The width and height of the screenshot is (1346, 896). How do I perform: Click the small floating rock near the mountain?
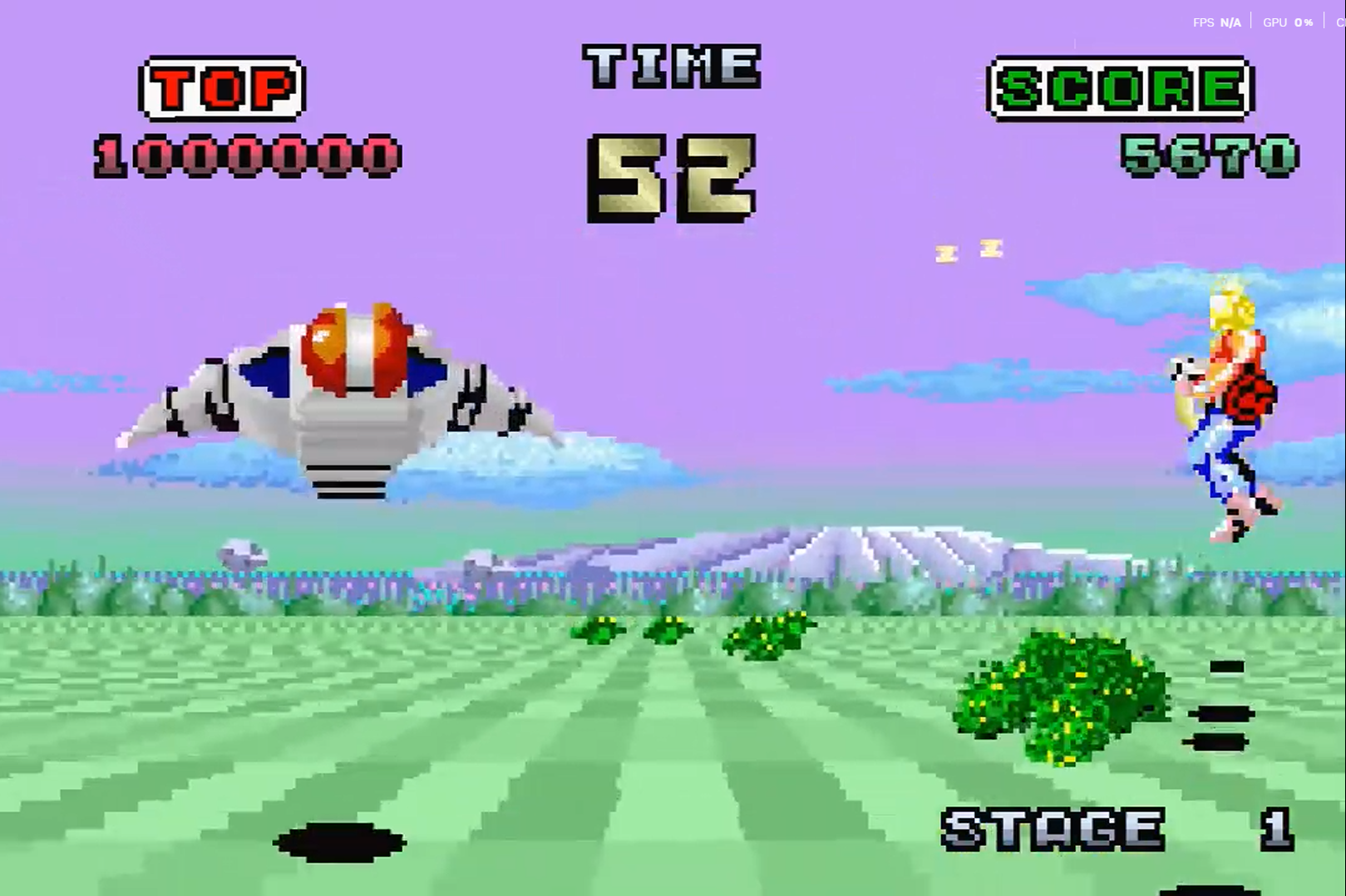tap(244, 553)
